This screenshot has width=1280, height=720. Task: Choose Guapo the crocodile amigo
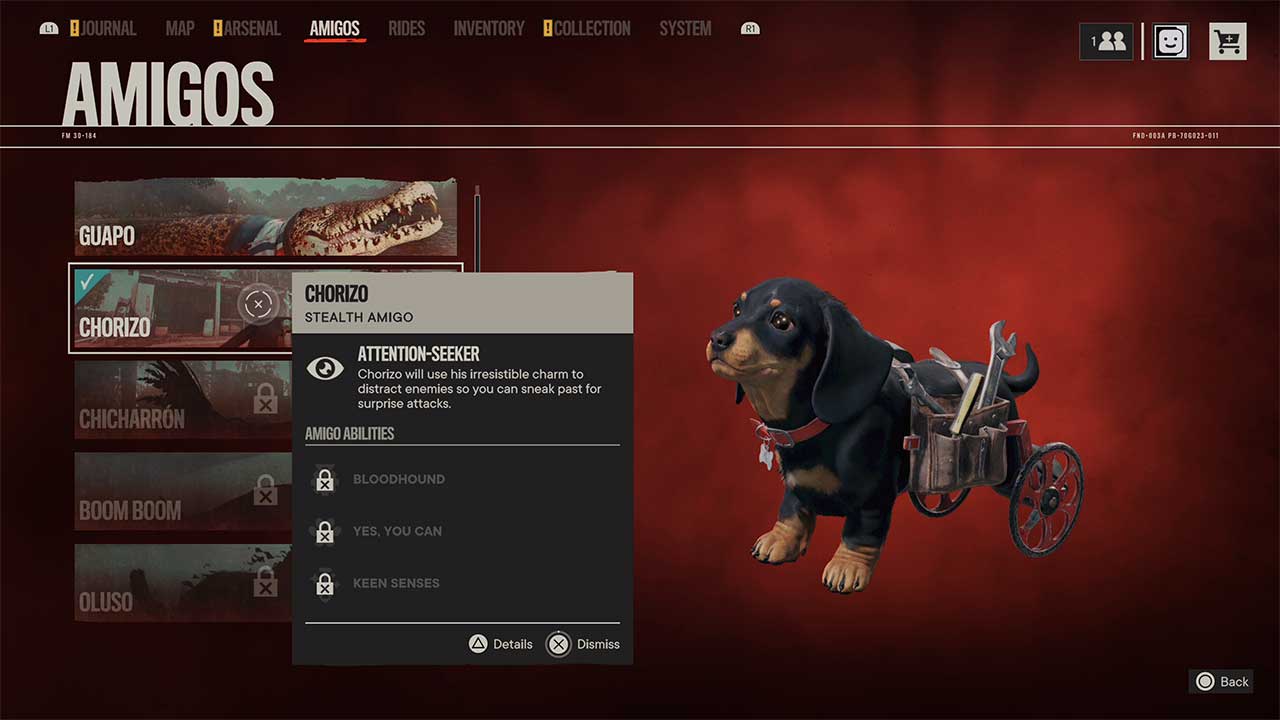click(265, 217)
